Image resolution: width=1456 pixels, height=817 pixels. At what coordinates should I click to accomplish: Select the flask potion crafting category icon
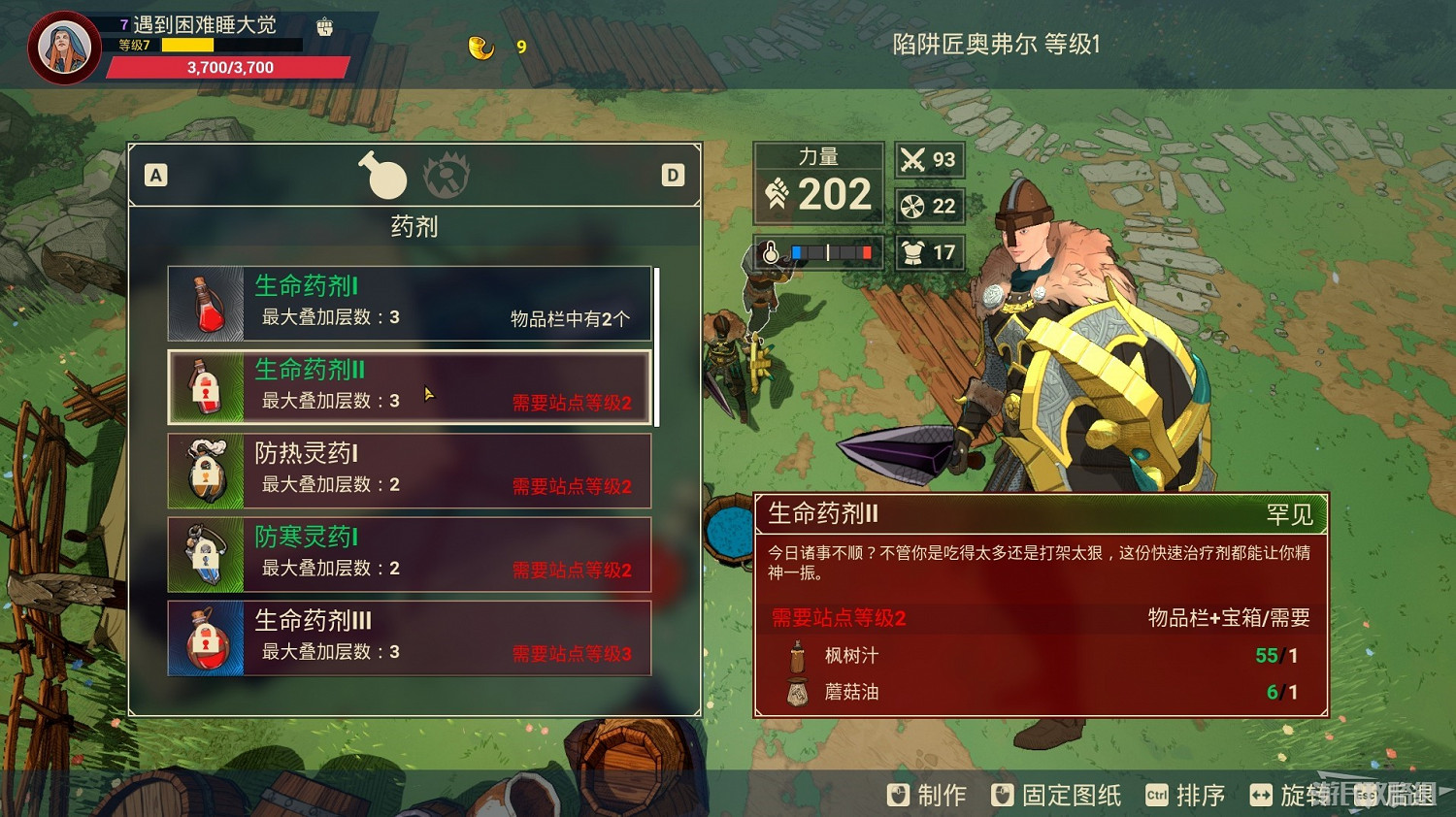coord(384,176)
